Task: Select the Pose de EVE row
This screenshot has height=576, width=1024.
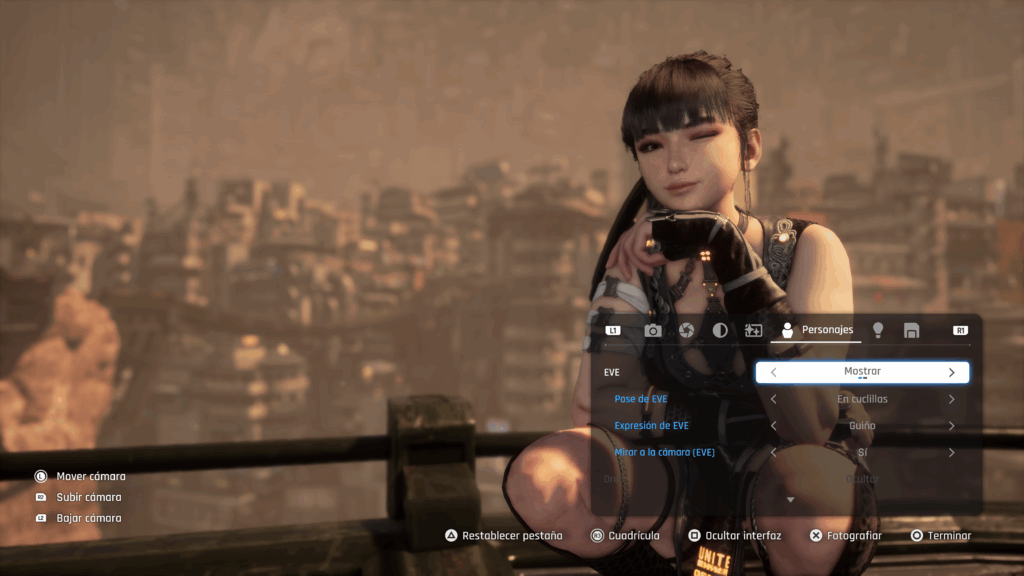Action: point(641,399)
